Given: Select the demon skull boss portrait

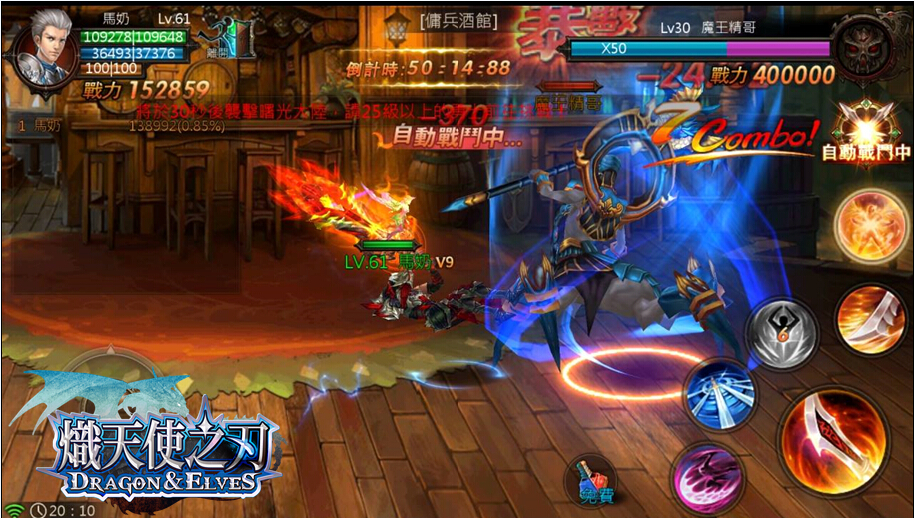Looking at the screenshot, I should pyautogui.click(x=865, y=49).
